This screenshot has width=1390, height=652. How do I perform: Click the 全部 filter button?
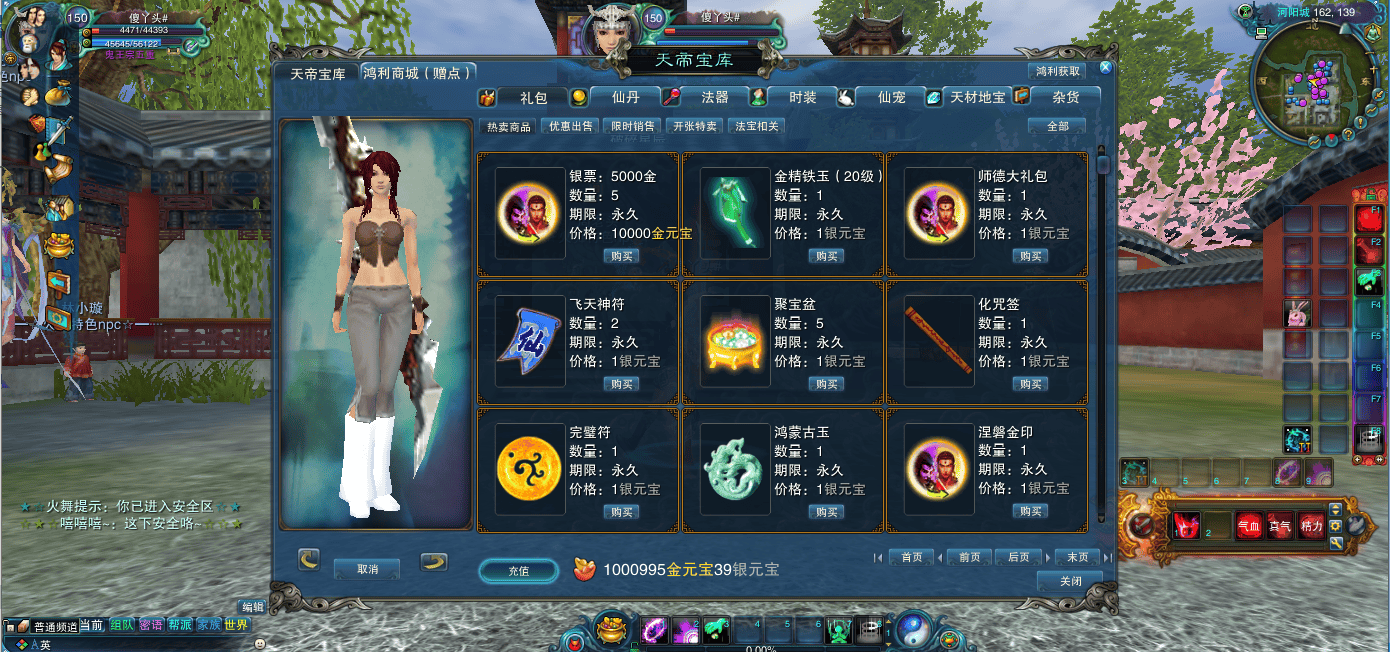point(1057,126)
